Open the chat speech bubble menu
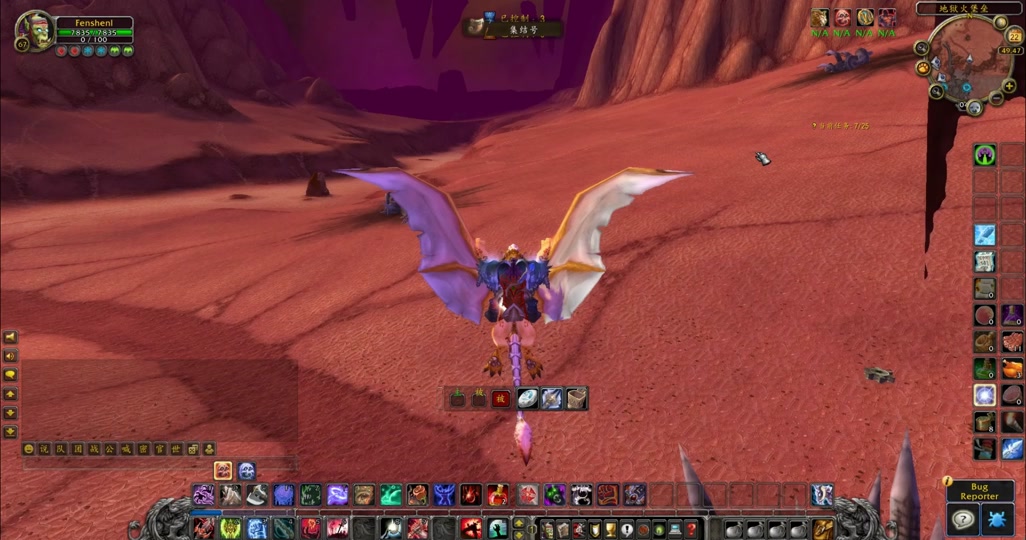 click(x=10, y=375)
